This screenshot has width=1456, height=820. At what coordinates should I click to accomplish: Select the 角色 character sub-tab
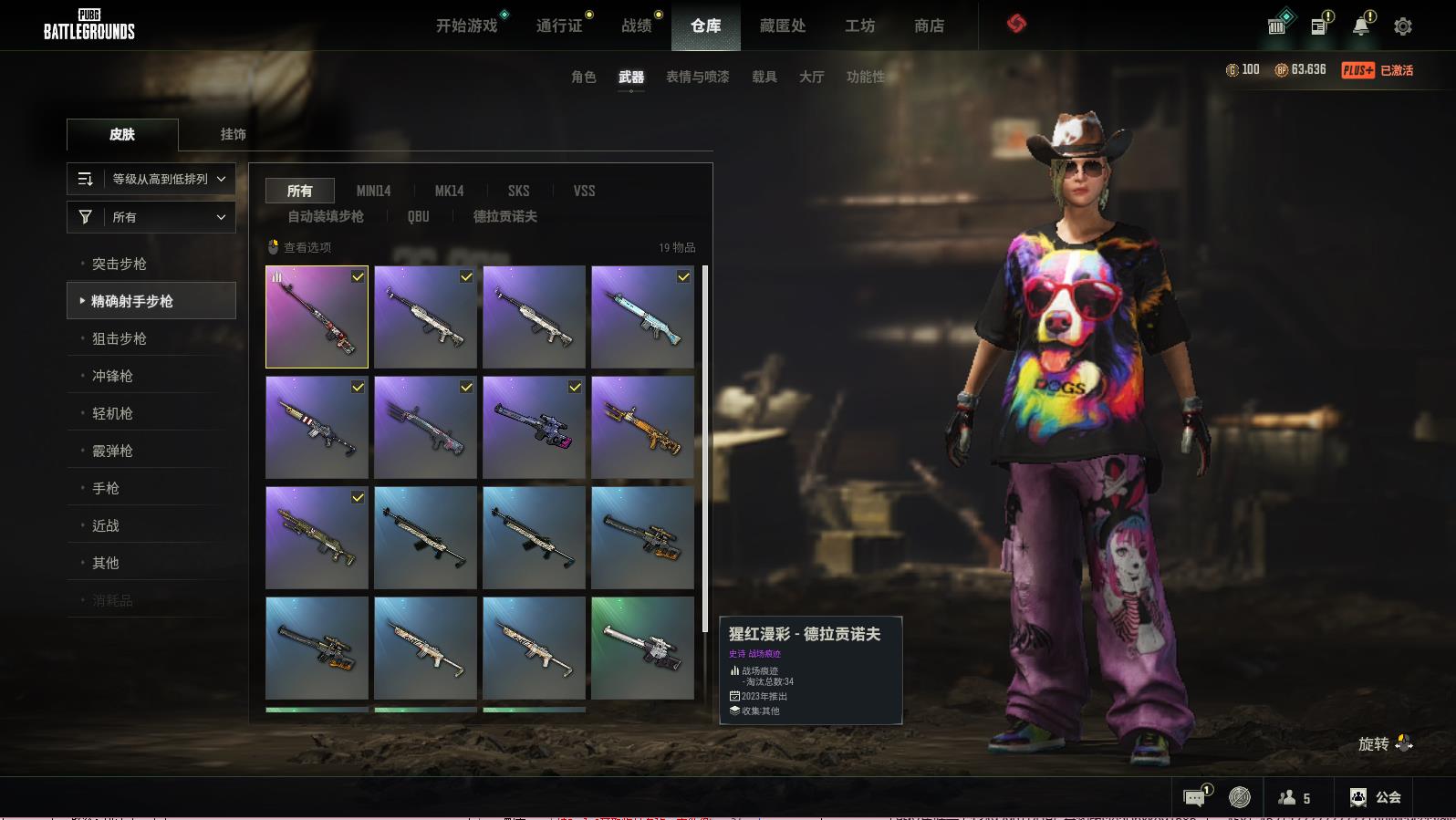coord(583,77)
